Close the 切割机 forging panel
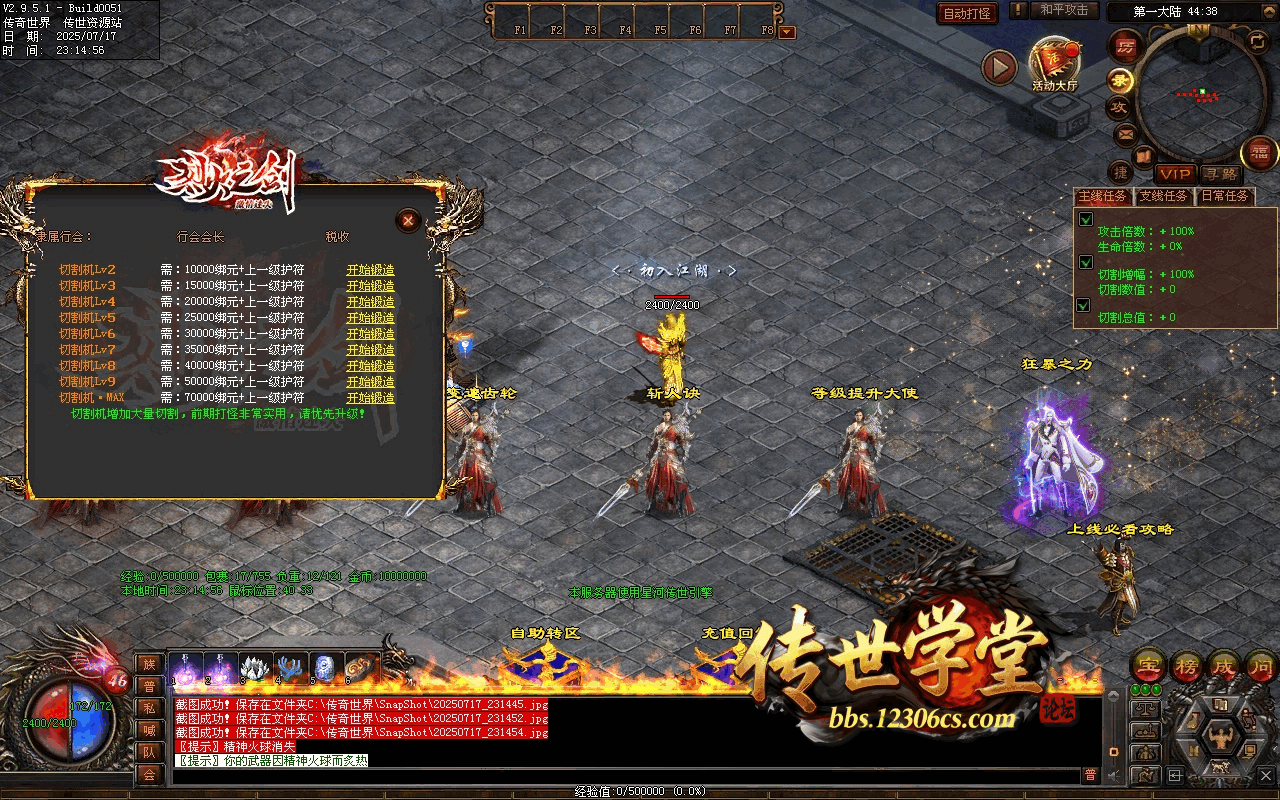The width and height of the screenshot is (1280, 800). pyautogui.click(x=407, y=220)
